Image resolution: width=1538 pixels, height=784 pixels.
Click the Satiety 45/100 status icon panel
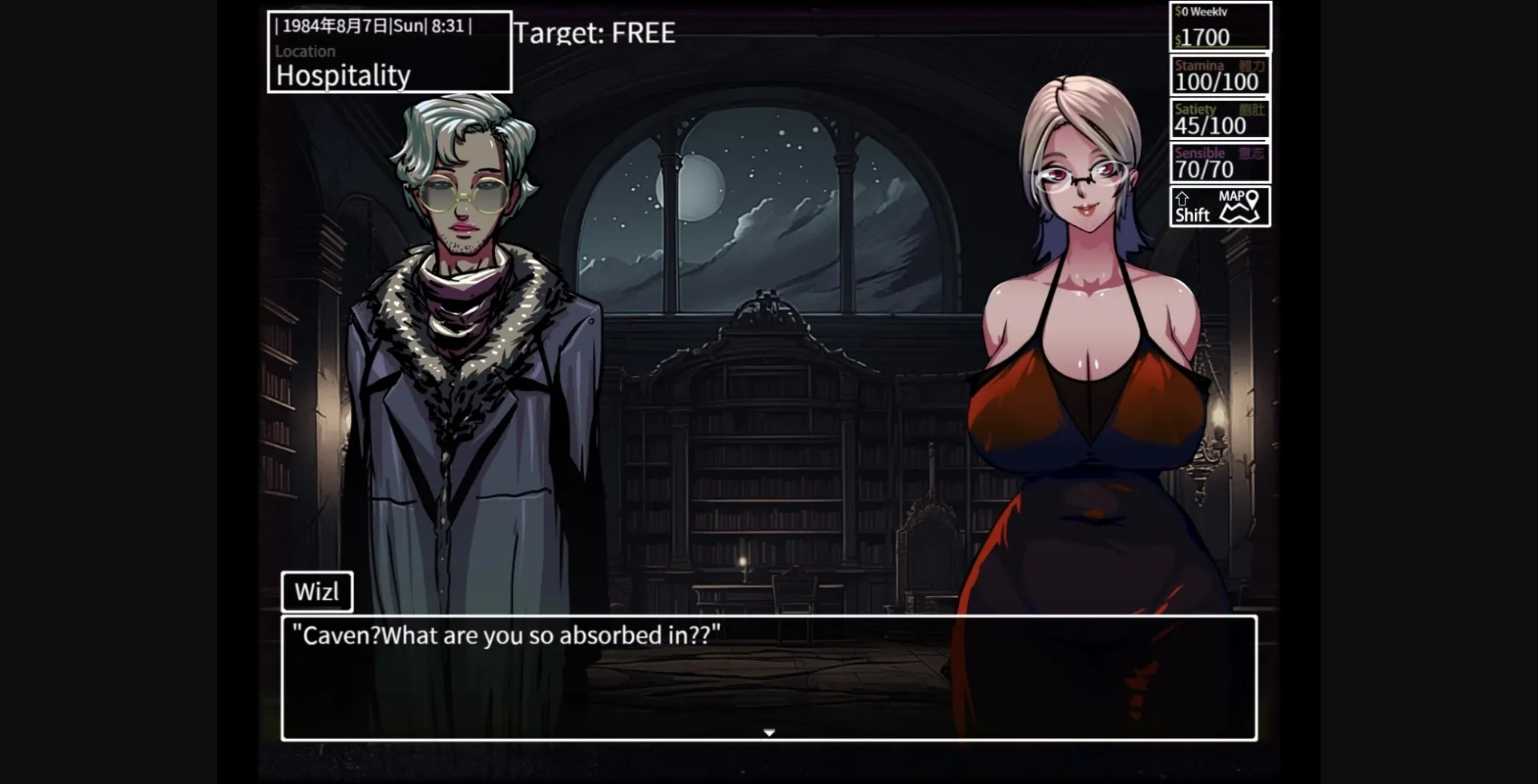click(x=1218, y=119)
